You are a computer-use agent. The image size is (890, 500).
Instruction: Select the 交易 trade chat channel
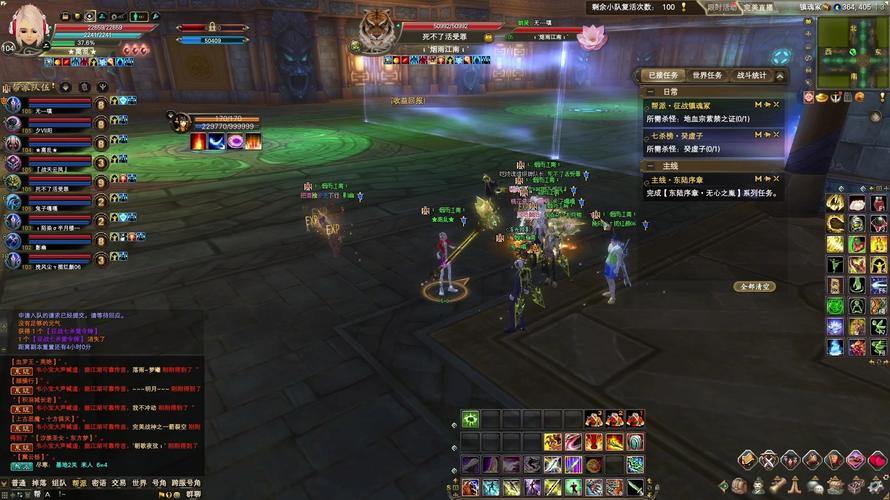(x=120, y=483)
